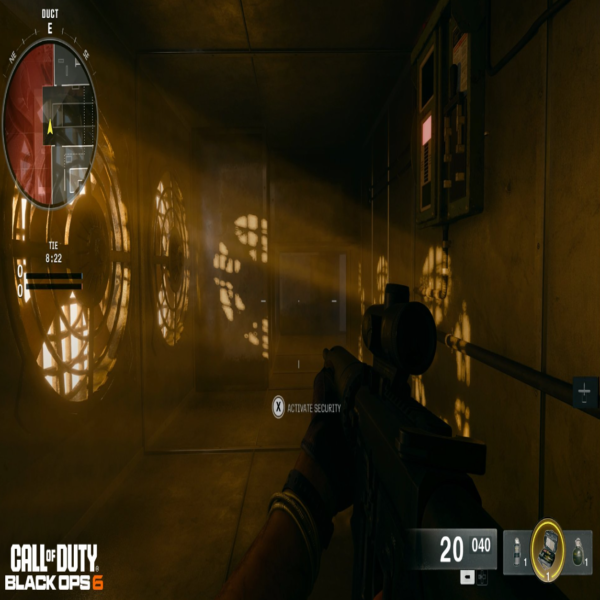Click the yellow player arrow on minimap
The height and width of the screenshot is (600, 600).
tap(50, 127)
